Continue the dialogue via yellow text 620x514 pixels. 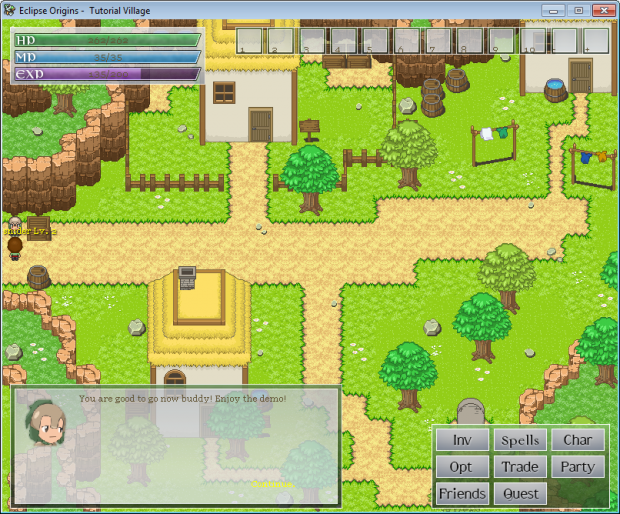[x=273, y=485]
